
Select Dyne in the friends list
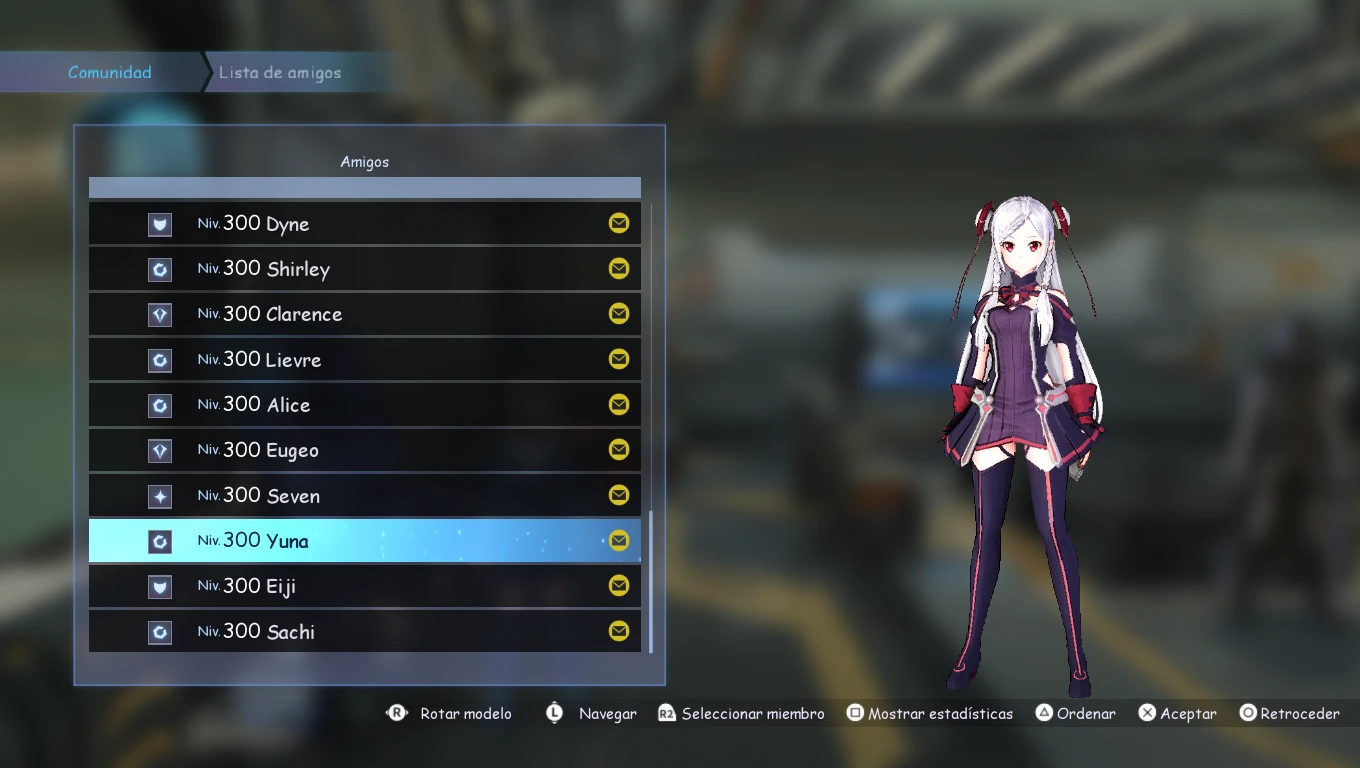(x=364, y=224)
